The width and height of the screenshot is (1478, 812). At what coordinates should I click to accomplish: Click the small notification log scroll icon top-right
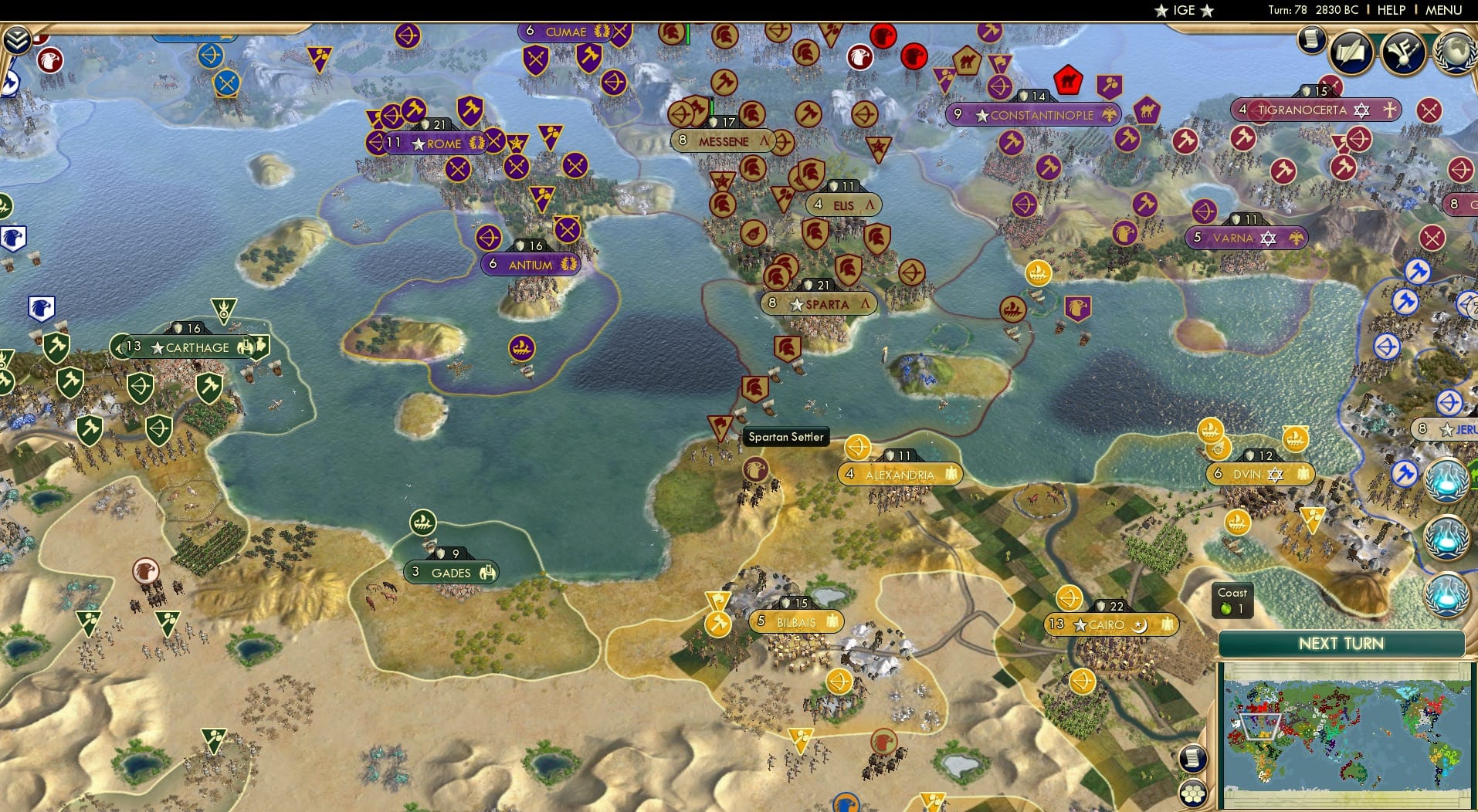[1311, 39]
